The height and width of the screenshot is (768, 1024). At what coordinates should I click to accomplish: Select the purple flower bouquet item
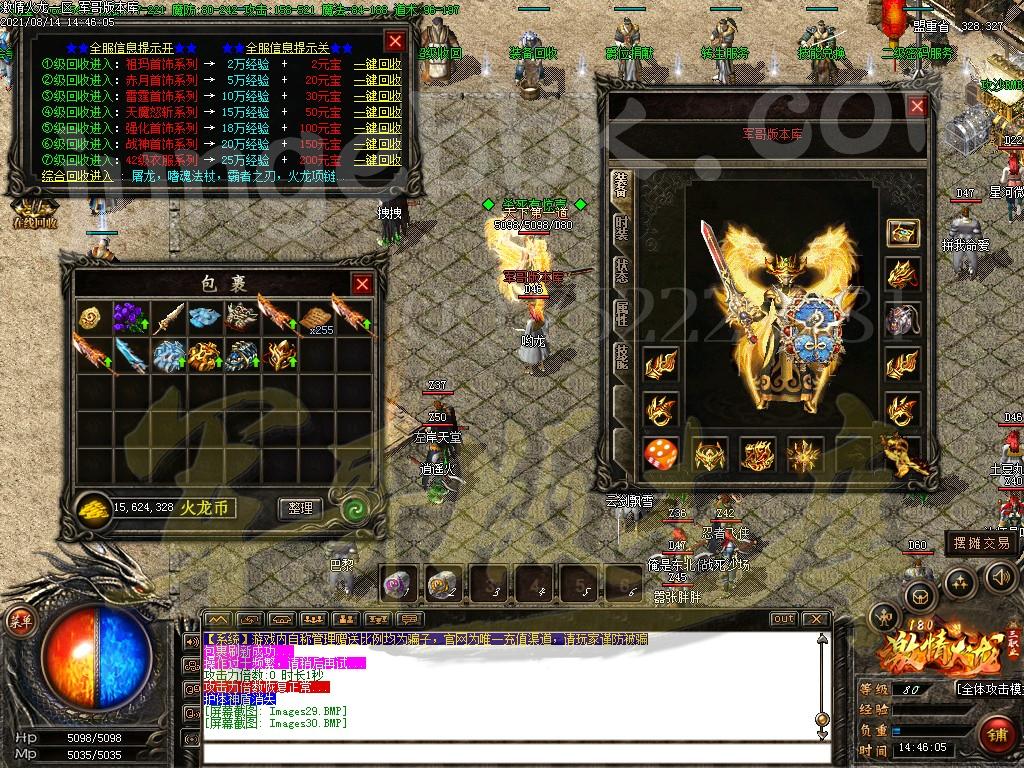[128, 317]
